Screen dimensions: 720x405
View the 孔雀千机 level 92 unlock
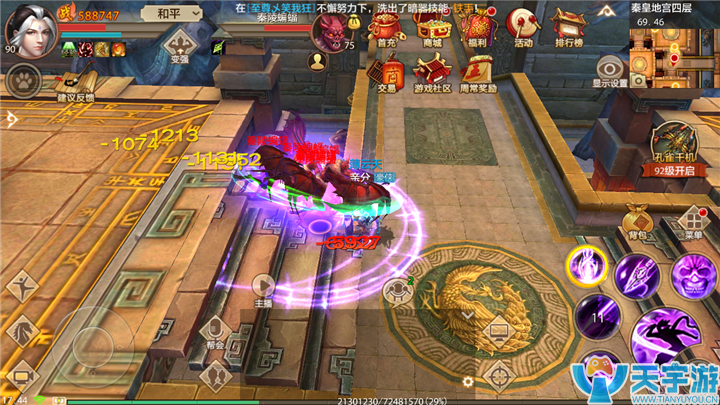tap(673, 150)
